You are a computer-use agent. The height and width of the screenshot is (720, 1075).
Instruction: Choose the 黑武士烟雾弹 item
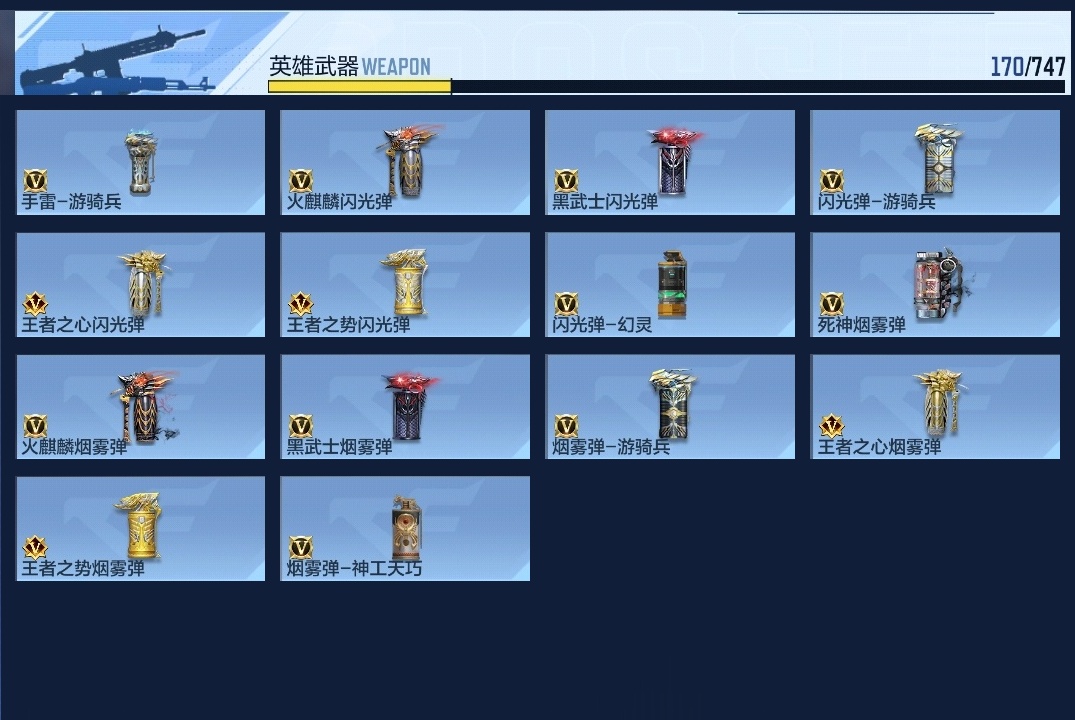click(x=405, y=407)
